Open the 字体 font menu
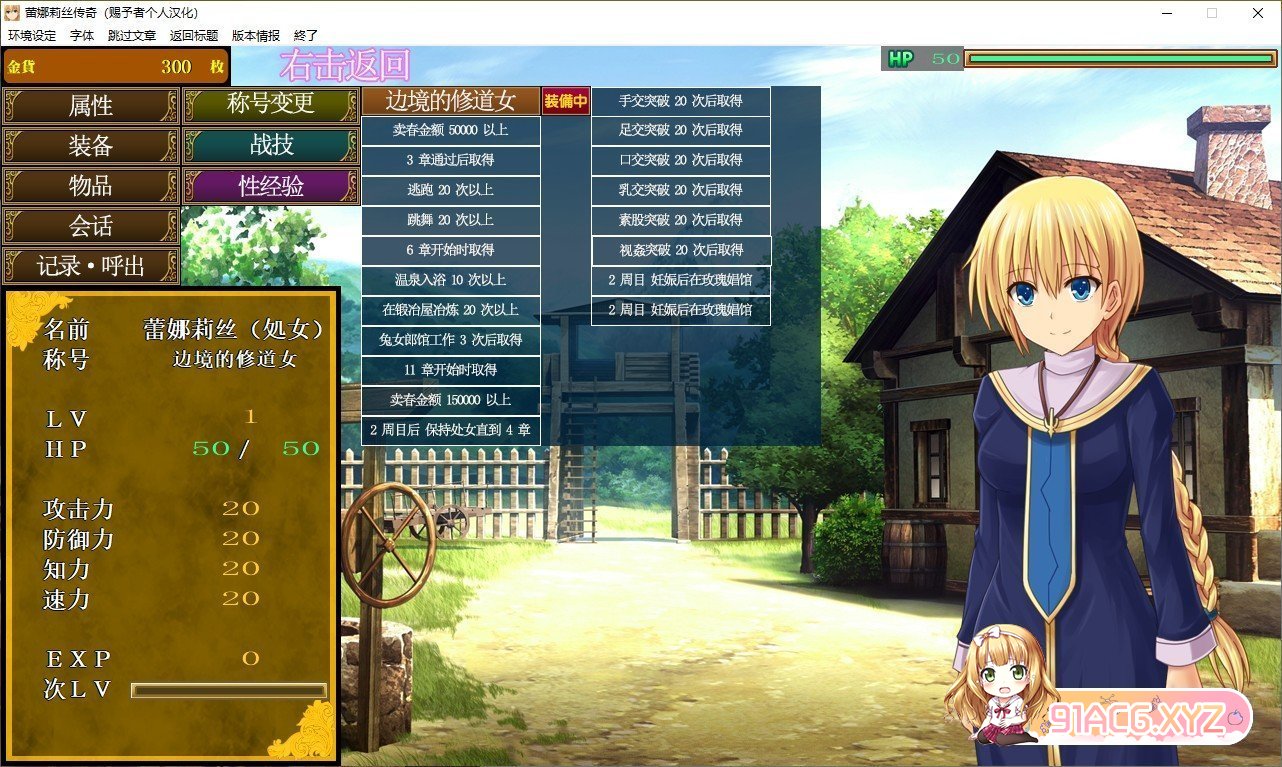This screenshot has height=767, width=1282. click(x=82, y=35)
